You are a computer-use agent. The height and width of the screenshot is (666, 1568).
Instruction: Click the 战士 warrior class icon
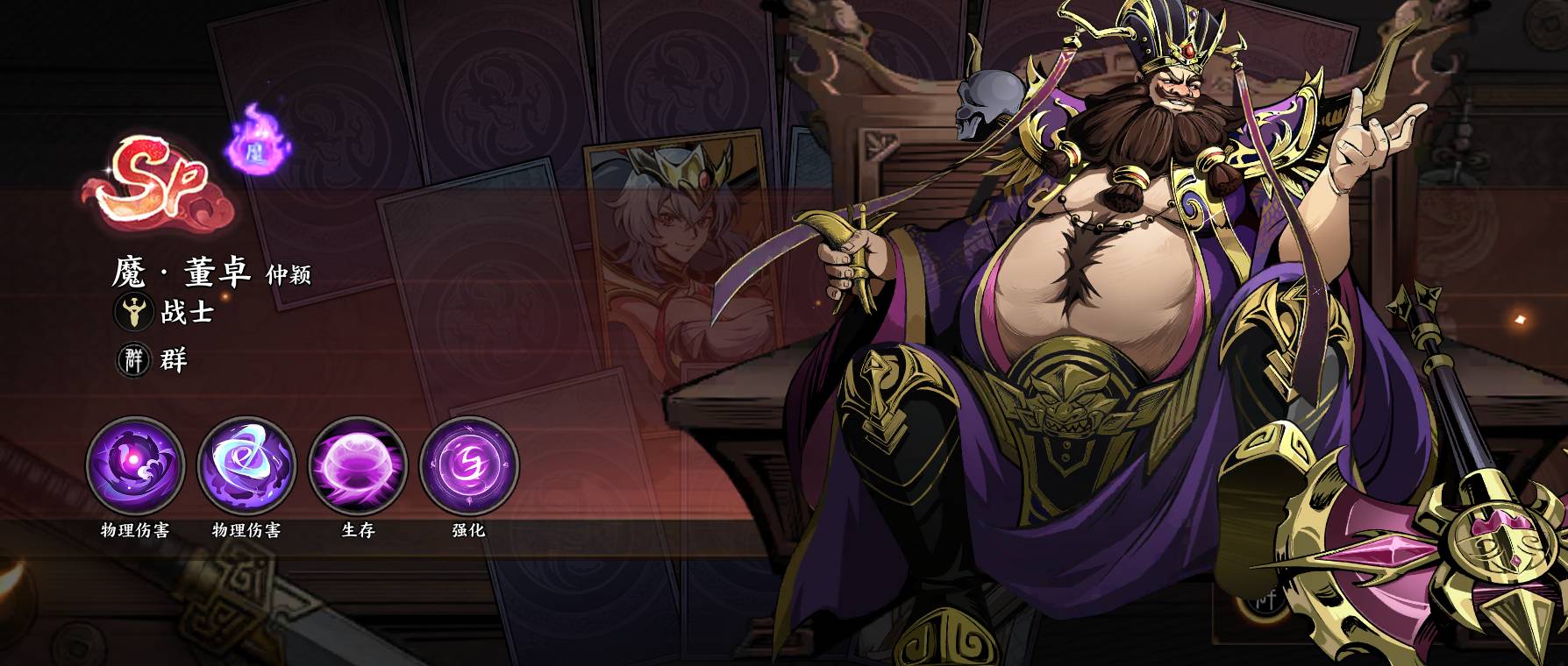pyautogui.click(x=134, y=312)
